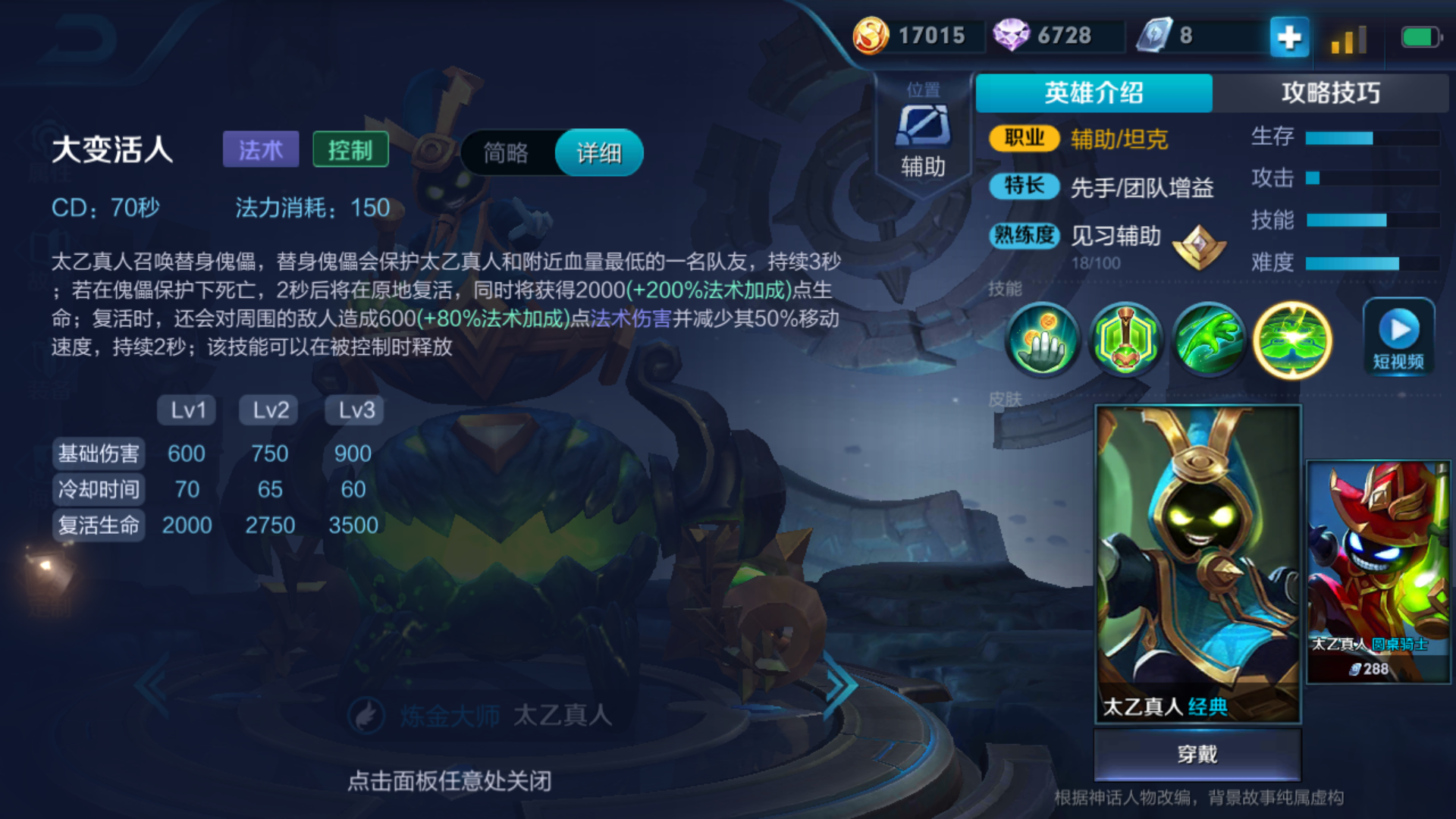Select the 简略 brief description toggle
This screenshot has height=819, width=1456.
tap(506, 153)
